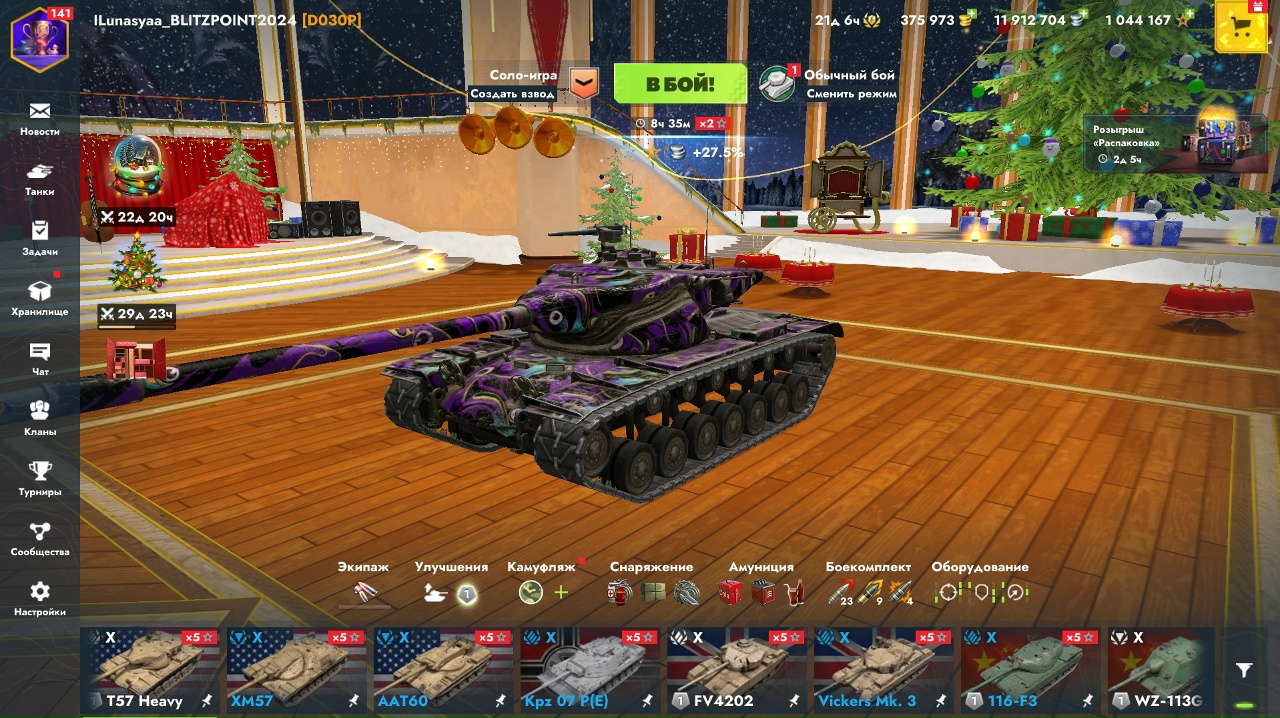
Task: Open the shop cart button
Action: coord(1241,27)
